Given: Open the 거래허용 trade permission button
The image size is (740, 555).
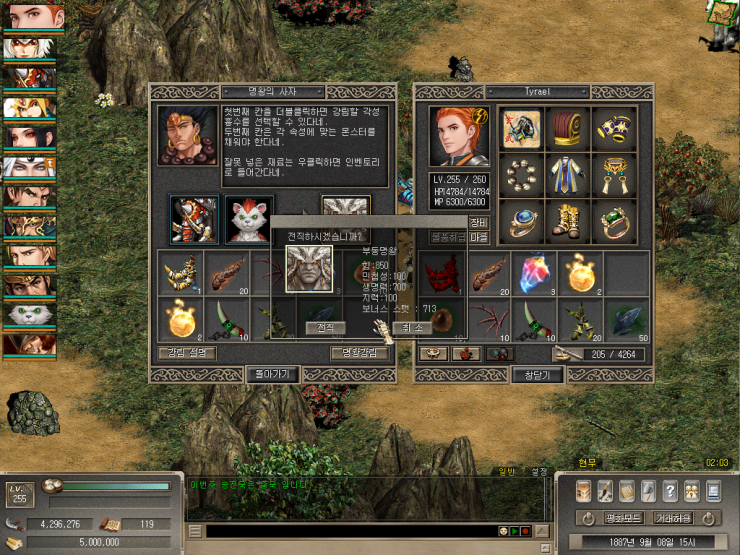Looking at the screenshot, I should pyautogui.click(x=670, y=519).
